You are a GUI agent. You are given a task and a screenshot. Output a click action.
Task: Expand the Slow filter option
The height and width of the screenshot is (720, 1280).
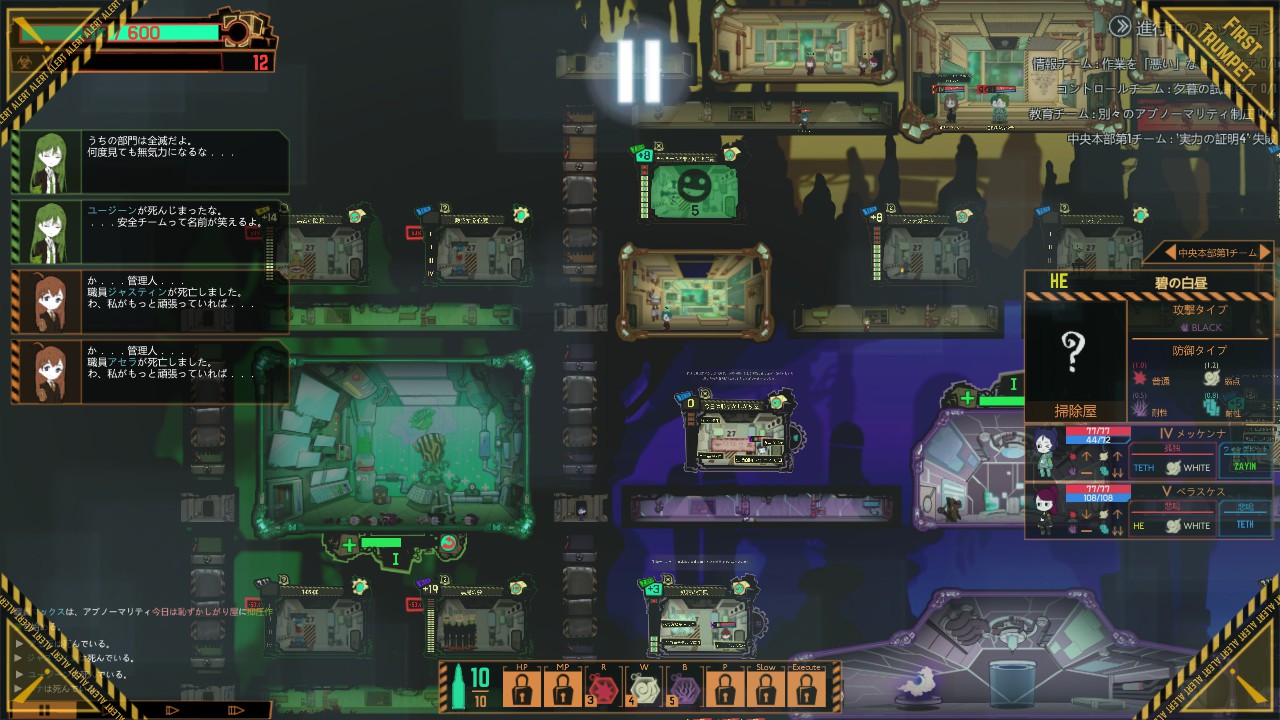tap(766, 687)
